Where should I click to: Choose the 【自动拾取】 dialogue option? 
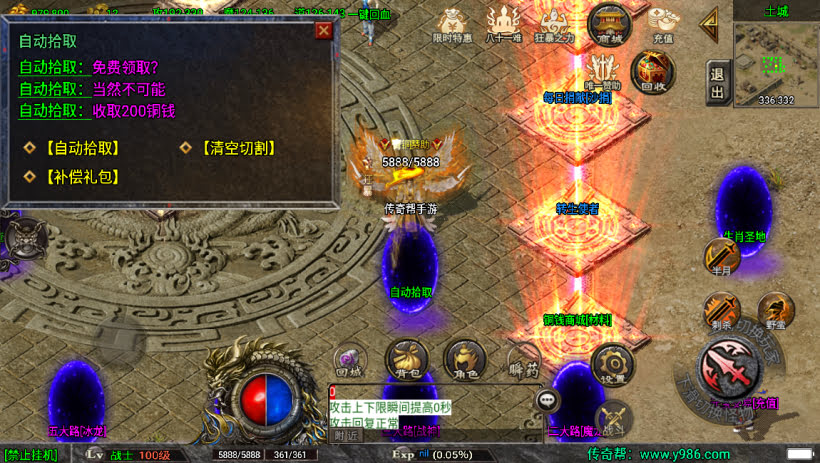click(74, 148)
